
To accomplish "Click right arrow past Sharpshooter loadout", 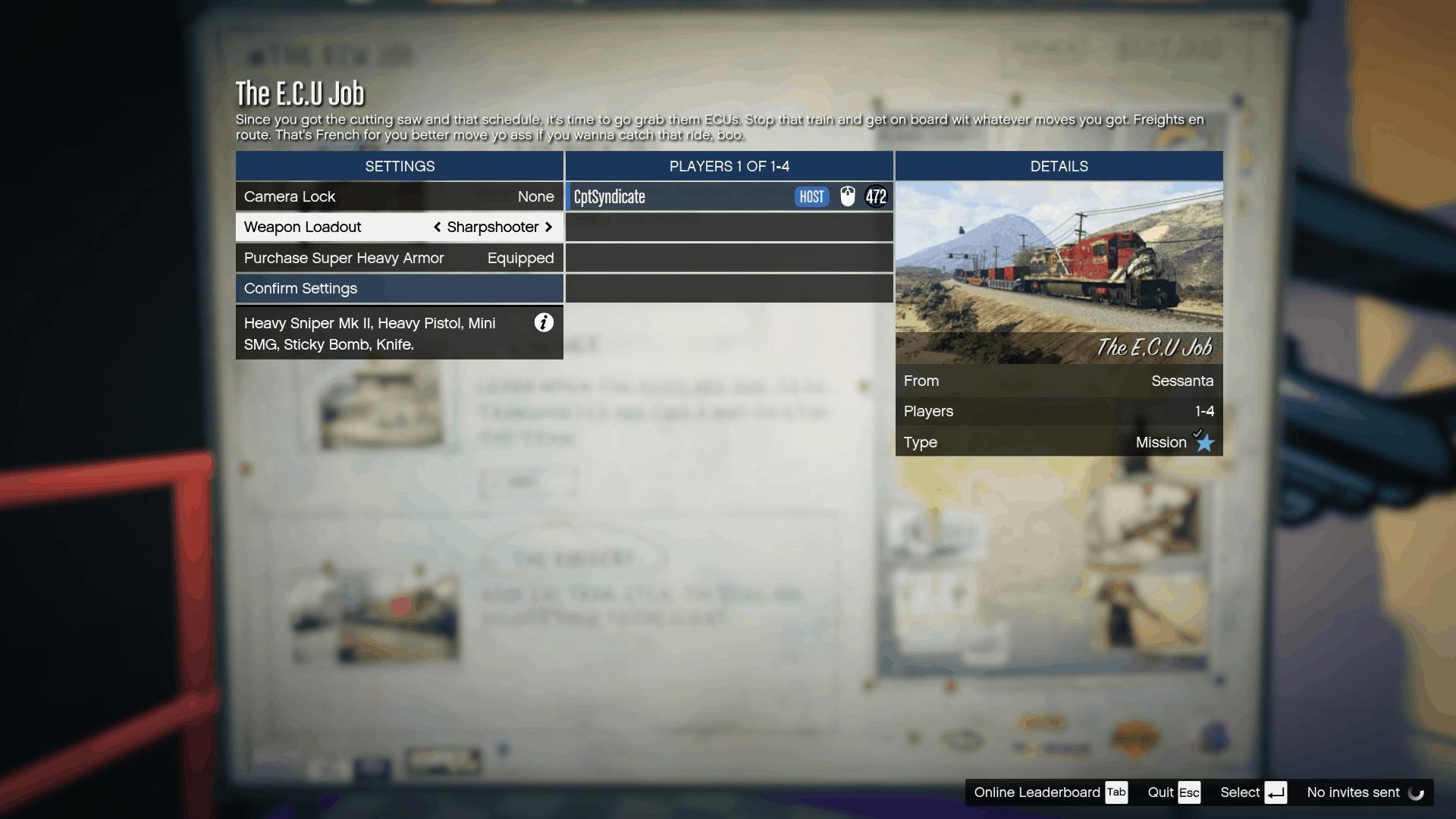I will point(549,227).
